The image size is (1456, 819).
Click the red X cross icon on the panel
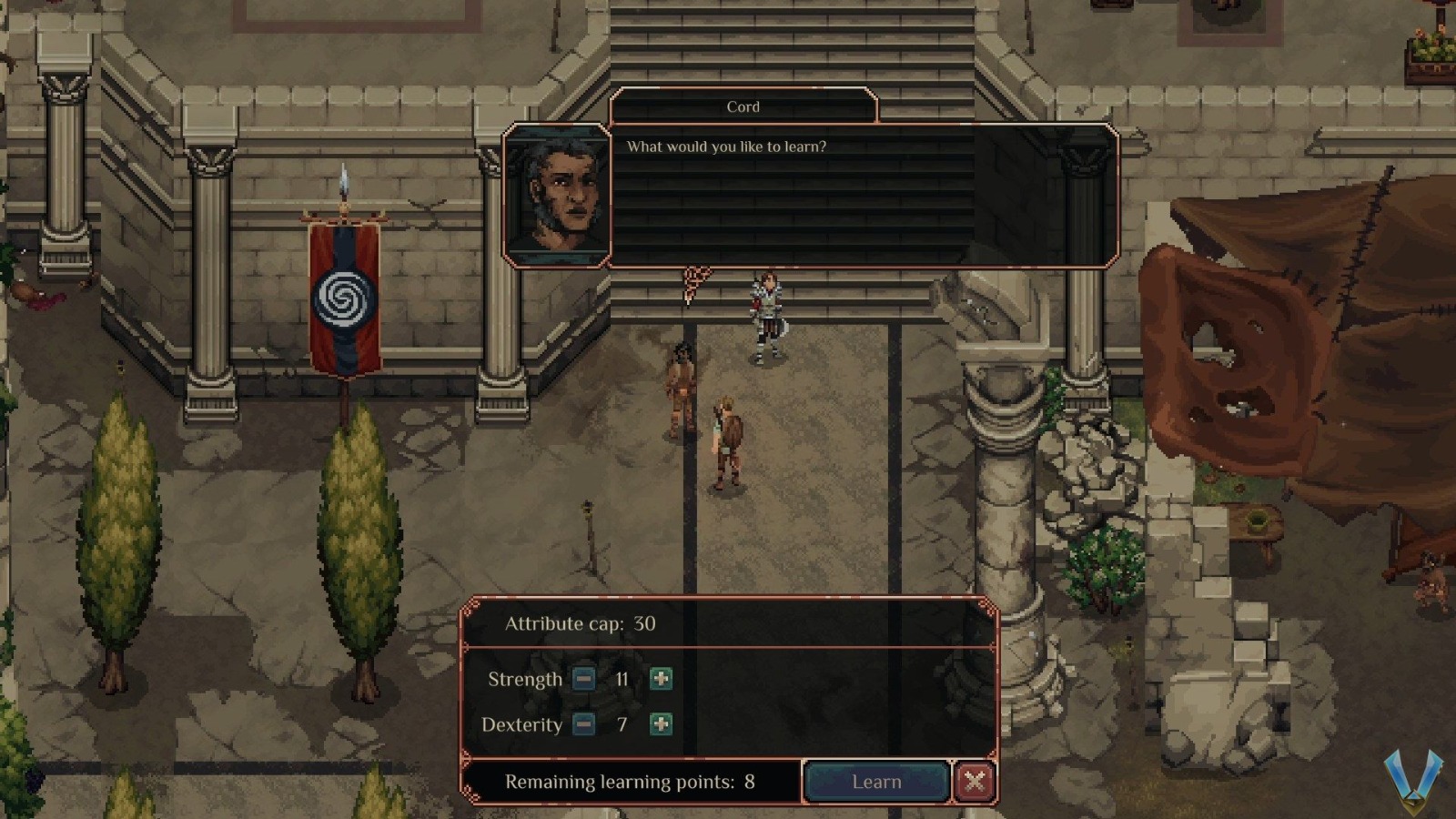point(976,781)
